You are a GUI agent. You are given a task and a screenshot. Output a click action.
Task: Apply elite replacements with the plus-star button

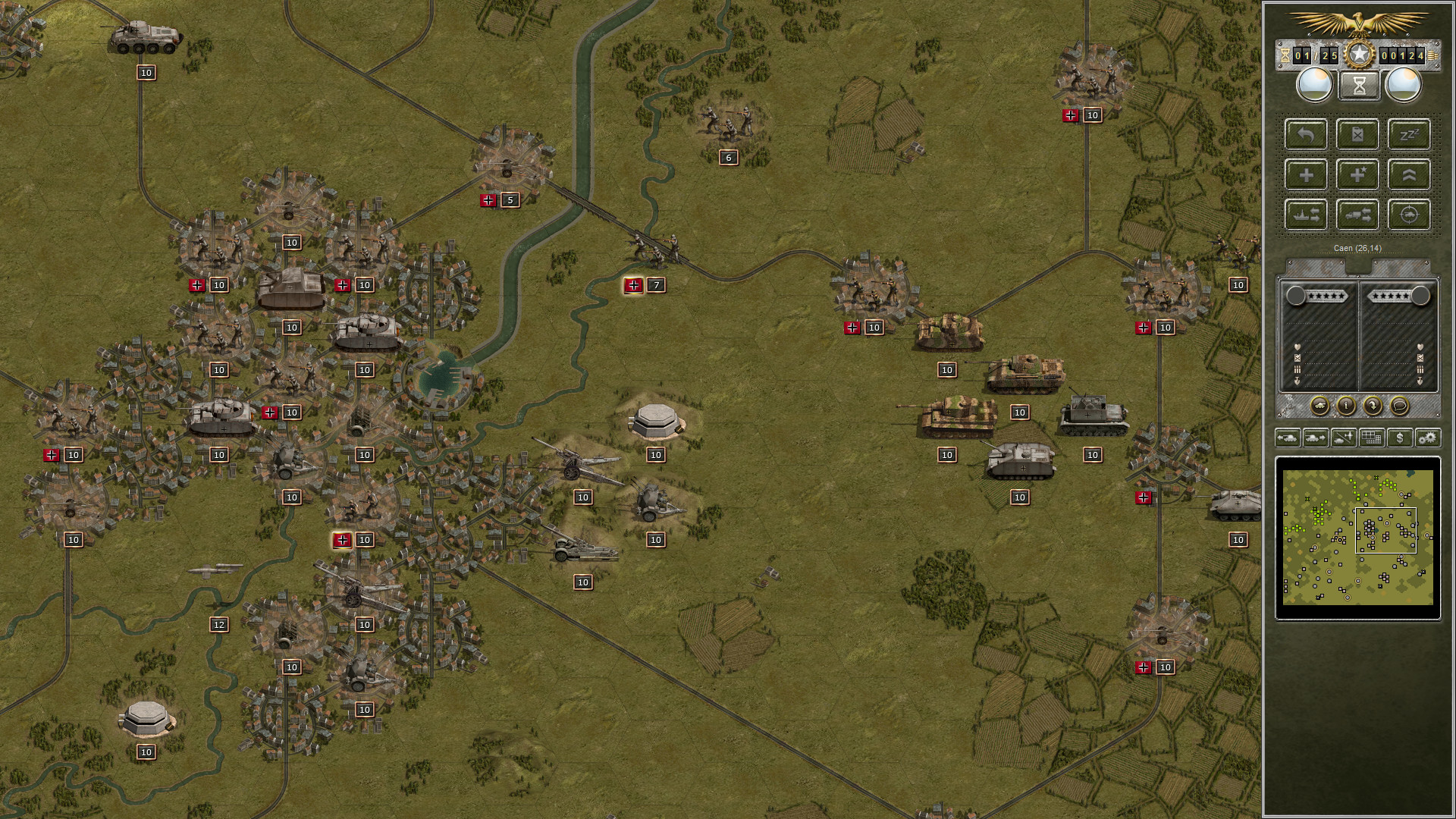tap(1357, 175)
